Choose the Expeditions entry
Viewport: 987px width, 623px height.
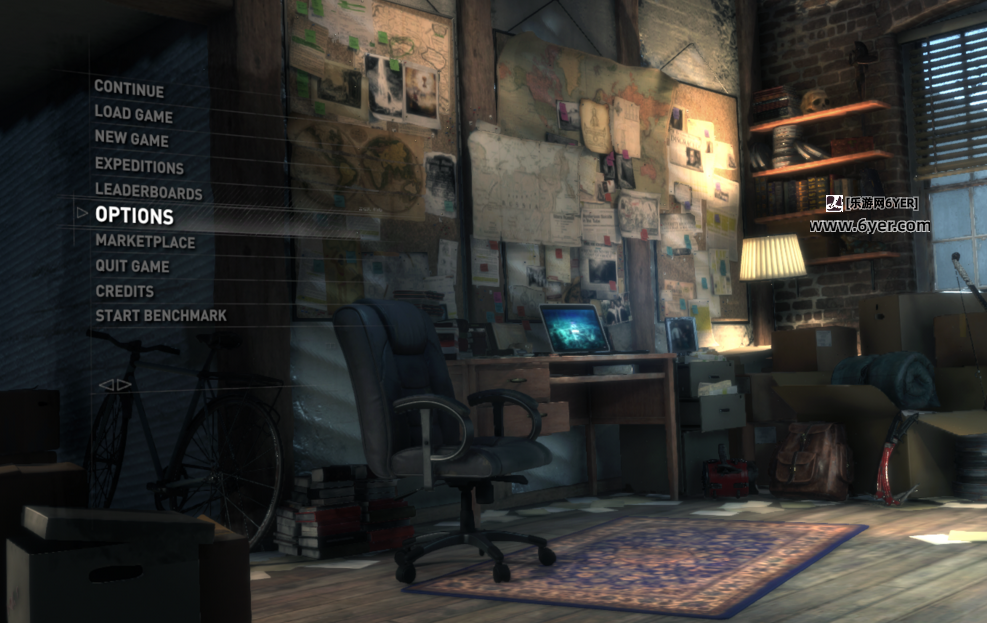pyautogui.click(x=139, y=166)
